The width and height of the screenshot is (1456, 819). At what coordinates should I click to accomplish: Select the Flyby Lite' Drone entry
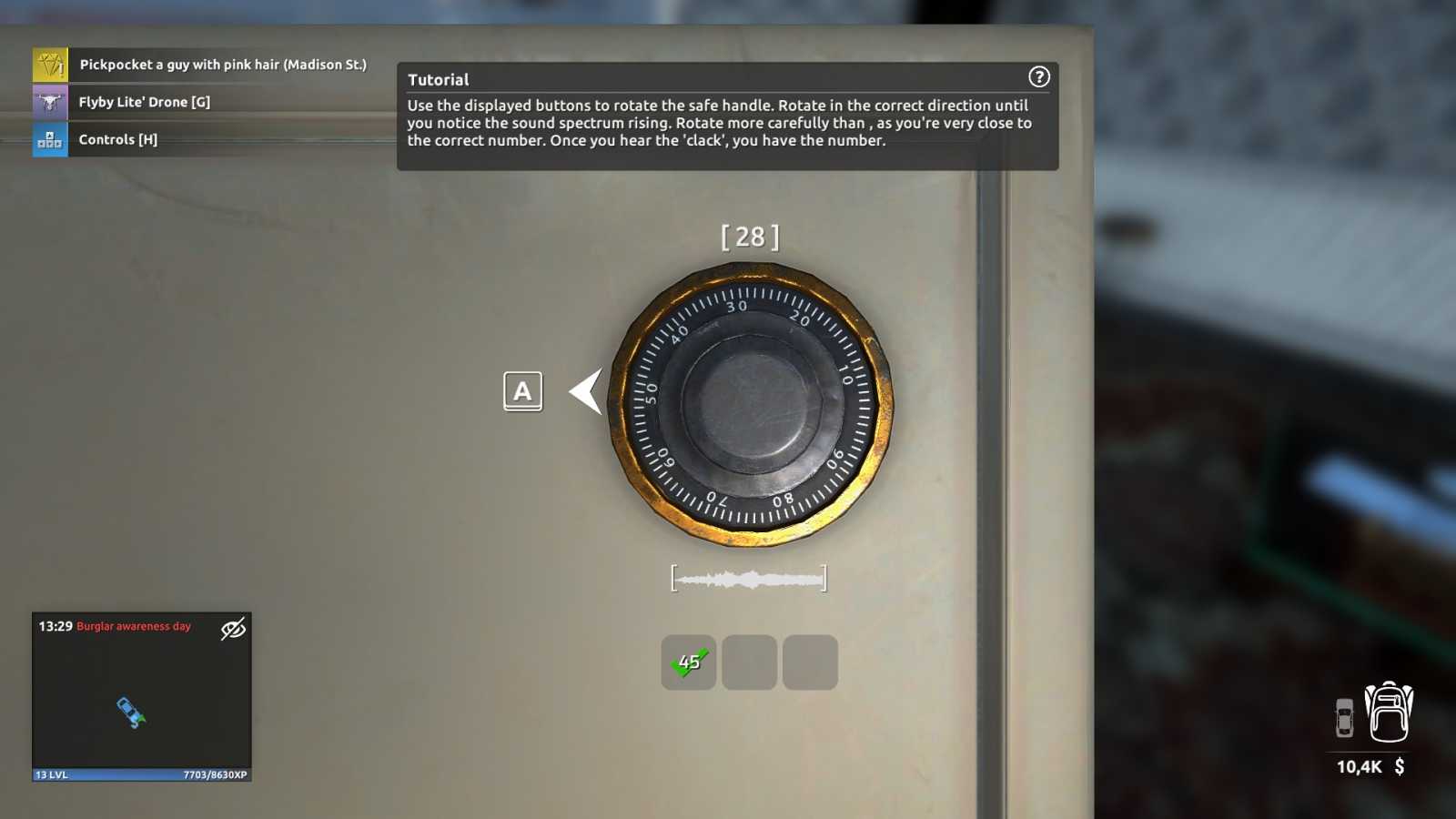coord(144,102)
